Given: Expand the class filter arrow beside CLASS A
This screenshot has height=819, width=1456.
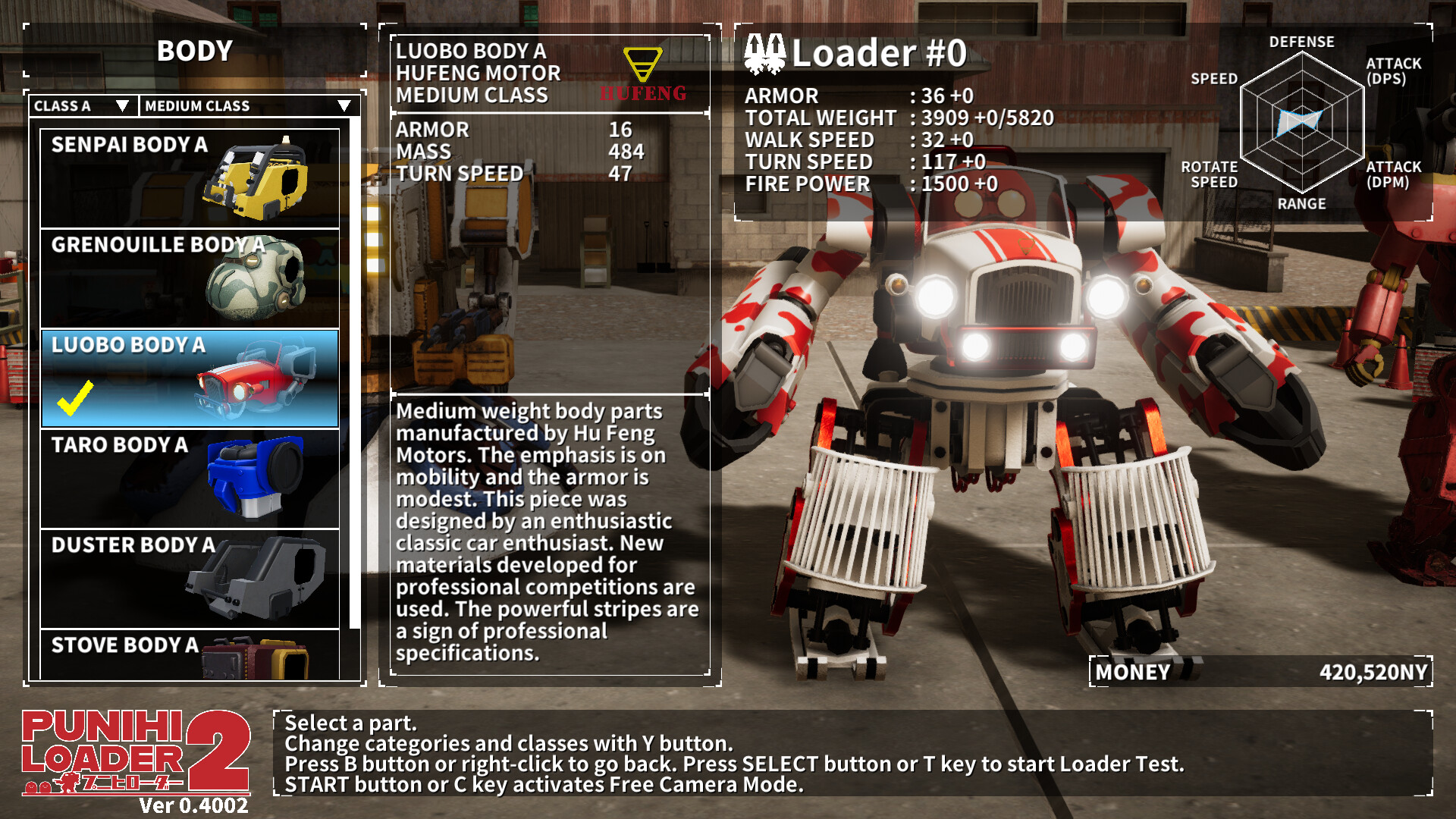Looking at the screenshot, I should pyautogui.click(x=124, y=107).
